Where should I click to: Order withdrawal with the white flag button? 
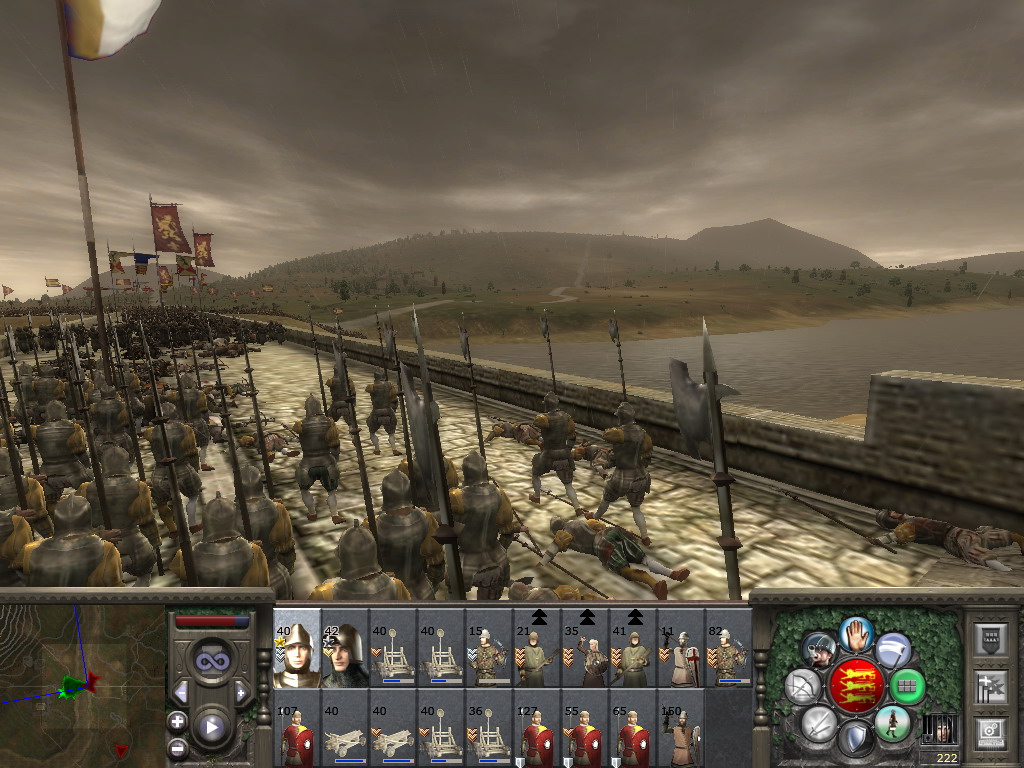pyautogui.click(x=893, y=650)
